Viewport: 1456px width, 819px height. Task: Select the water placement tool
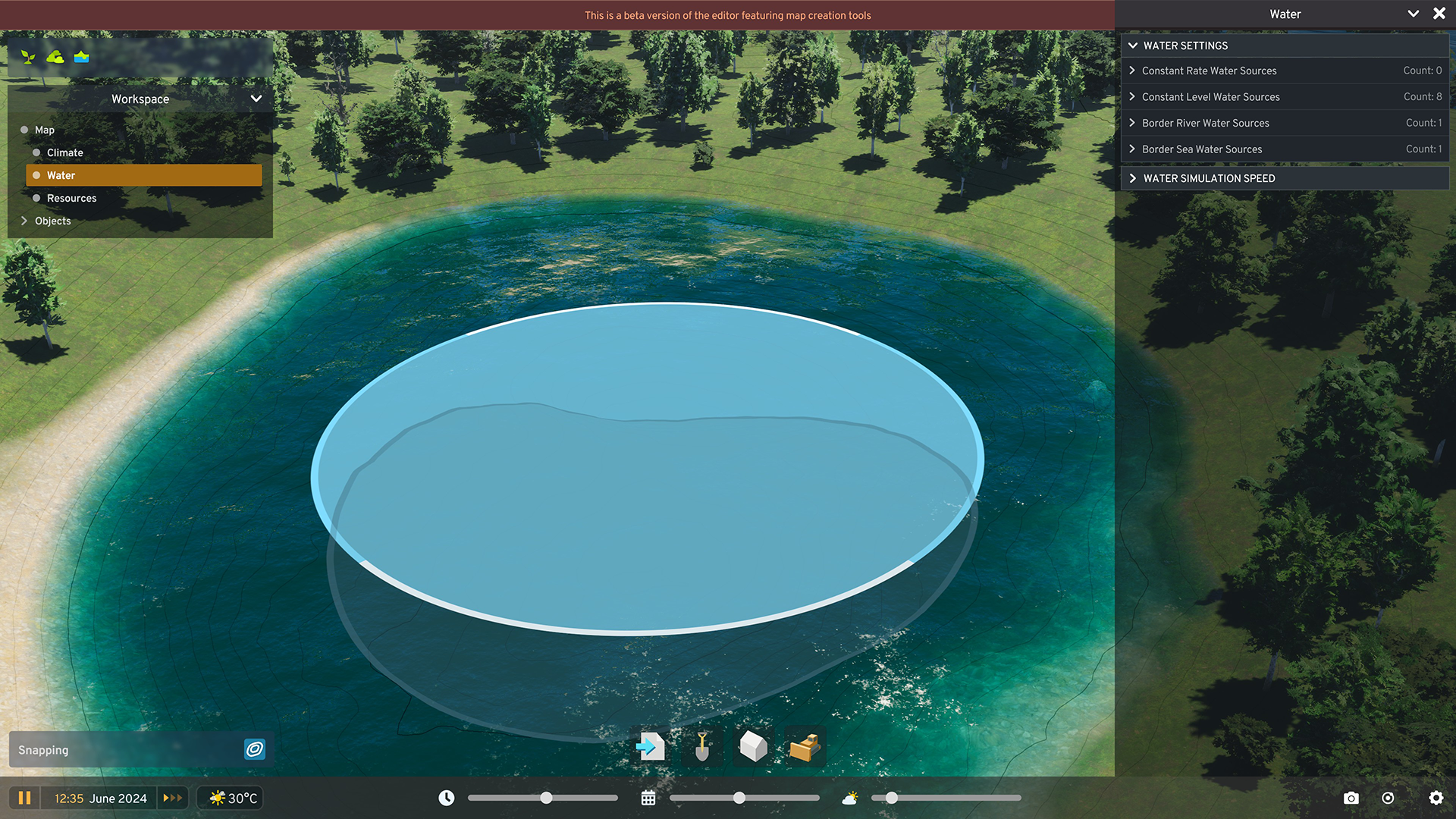(81, 56)
